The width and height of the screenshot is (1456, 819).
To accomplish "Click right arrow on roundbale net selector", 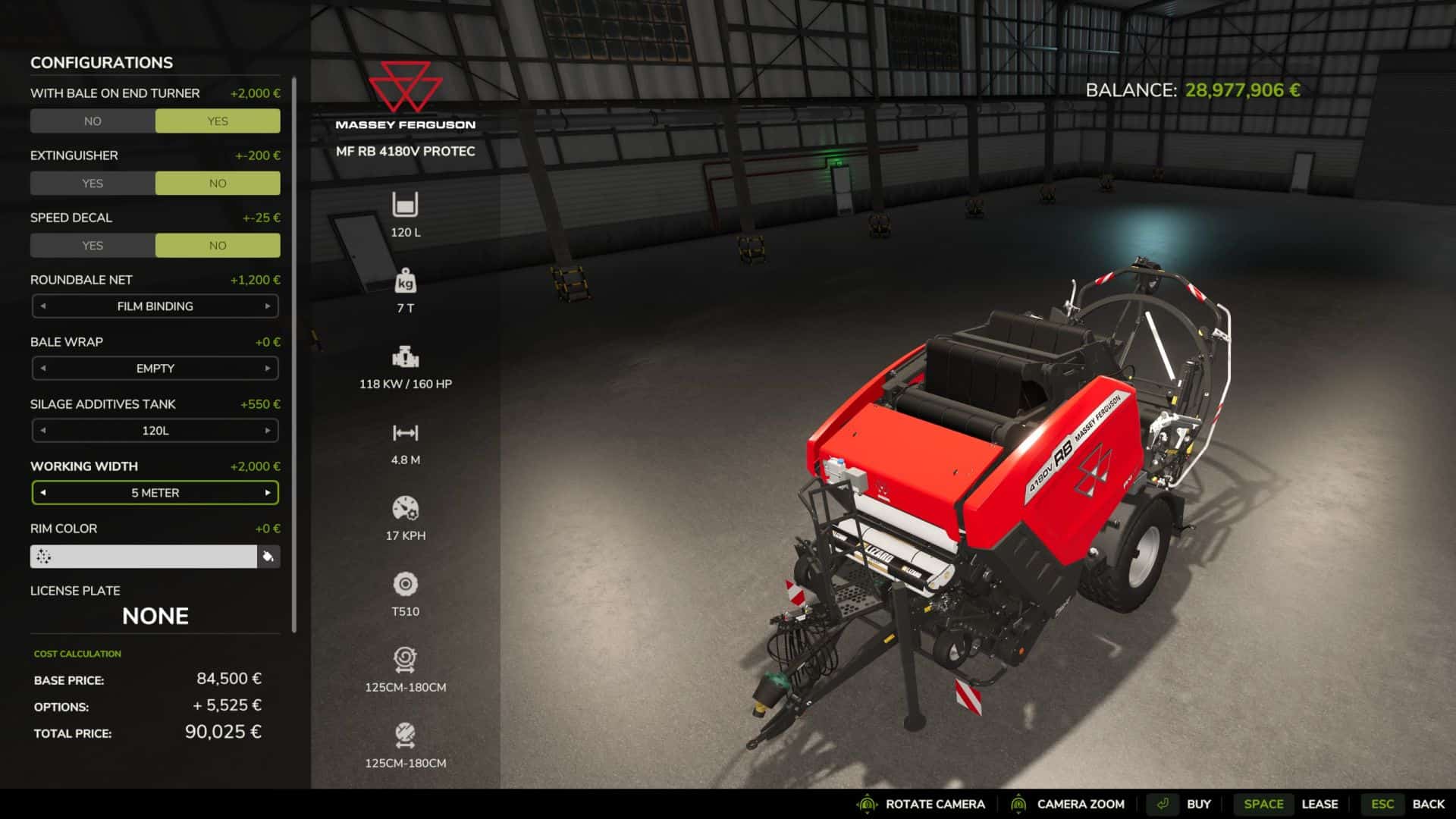I will (268, 306).
